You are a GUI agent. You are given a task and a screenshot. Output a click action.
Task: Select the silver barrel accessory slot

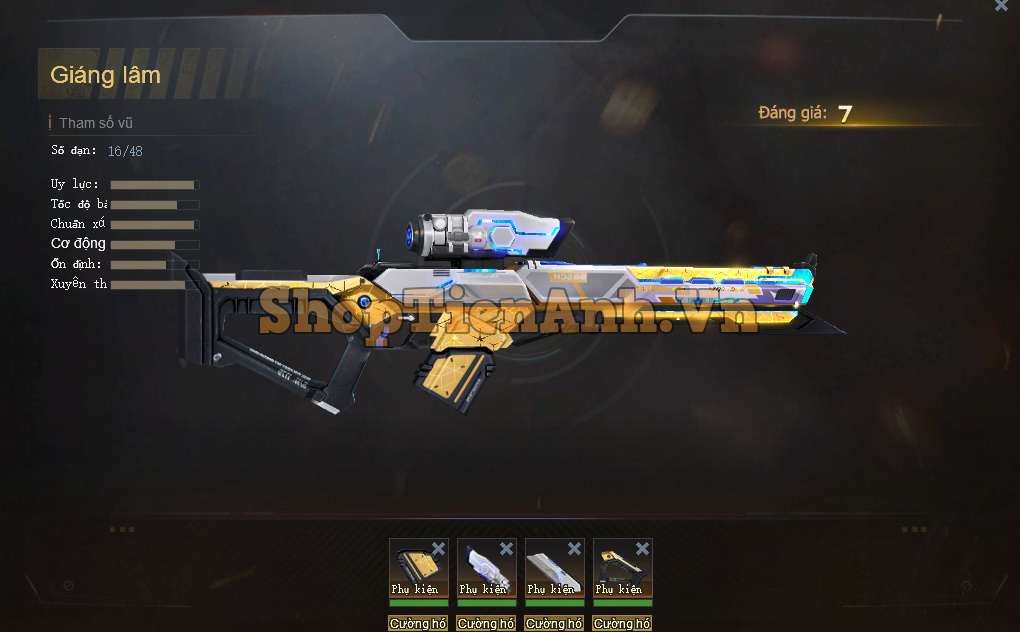552,570
